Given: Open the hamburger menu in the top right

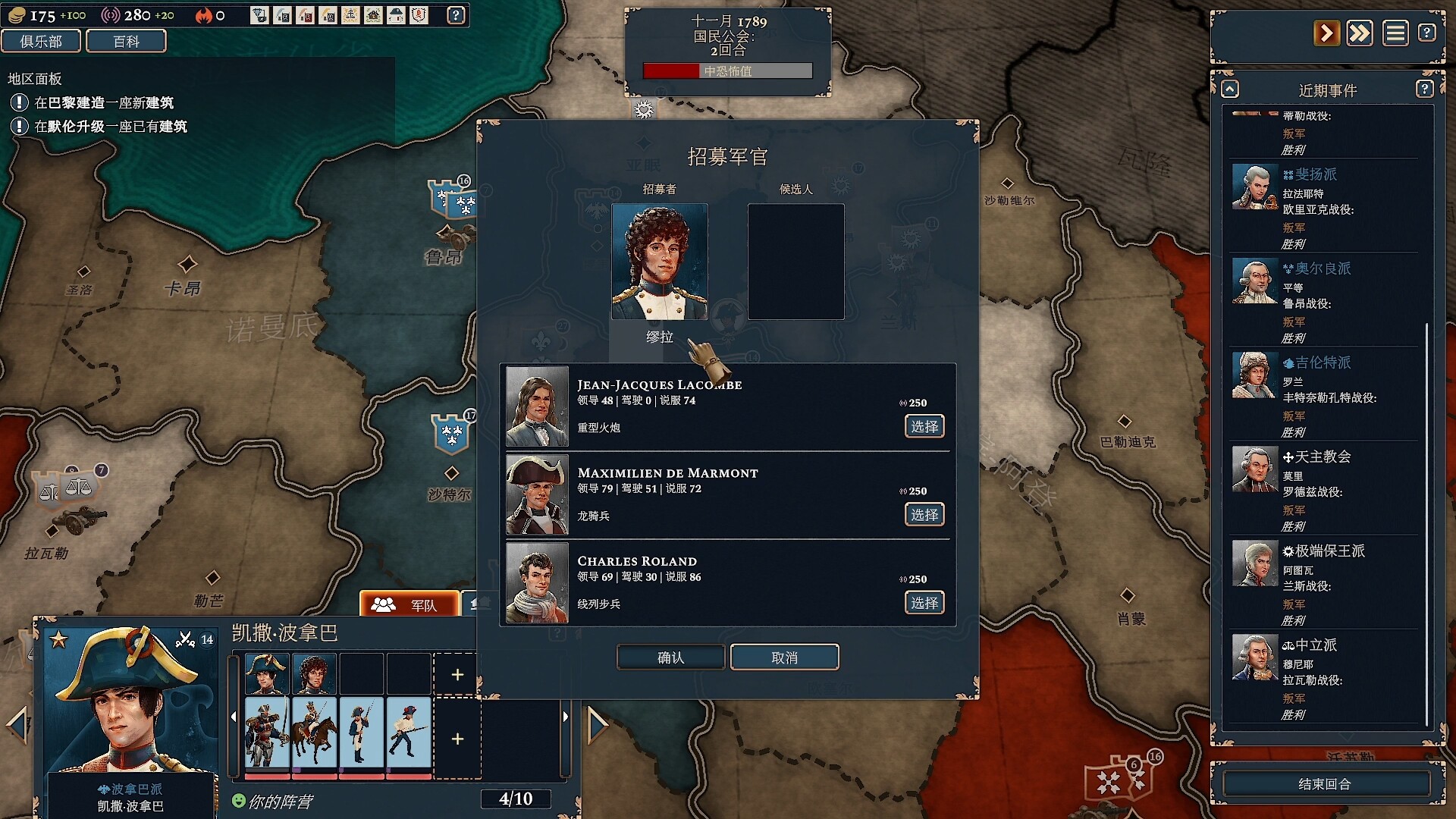Looking at the screenshot, I should [1395, 33].
